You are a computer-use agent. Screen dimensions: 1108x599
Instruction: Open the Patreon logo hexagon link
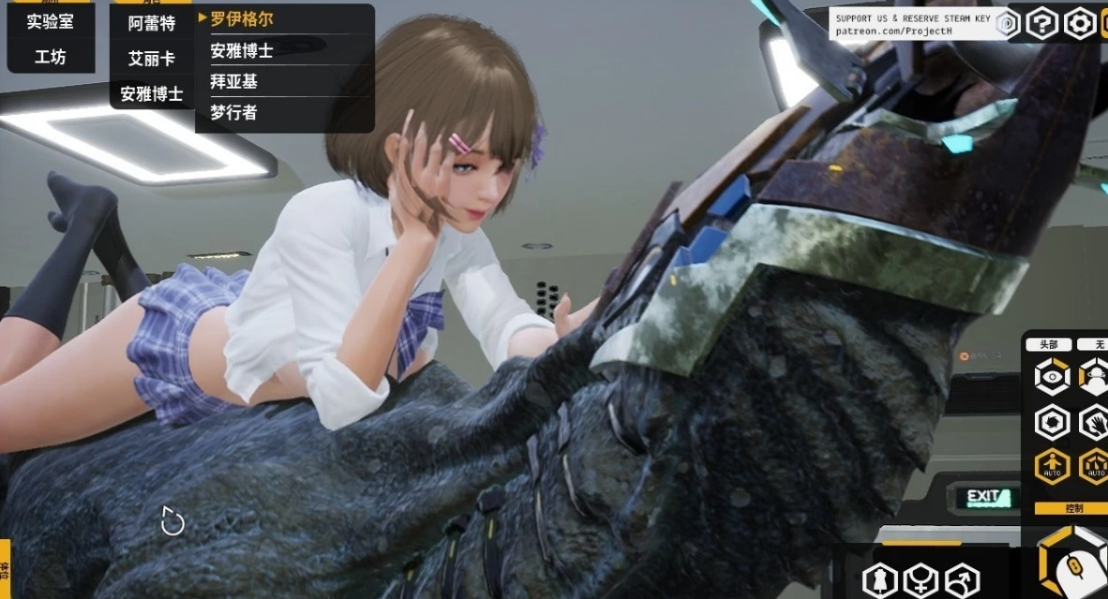[x=1007, y=23]
